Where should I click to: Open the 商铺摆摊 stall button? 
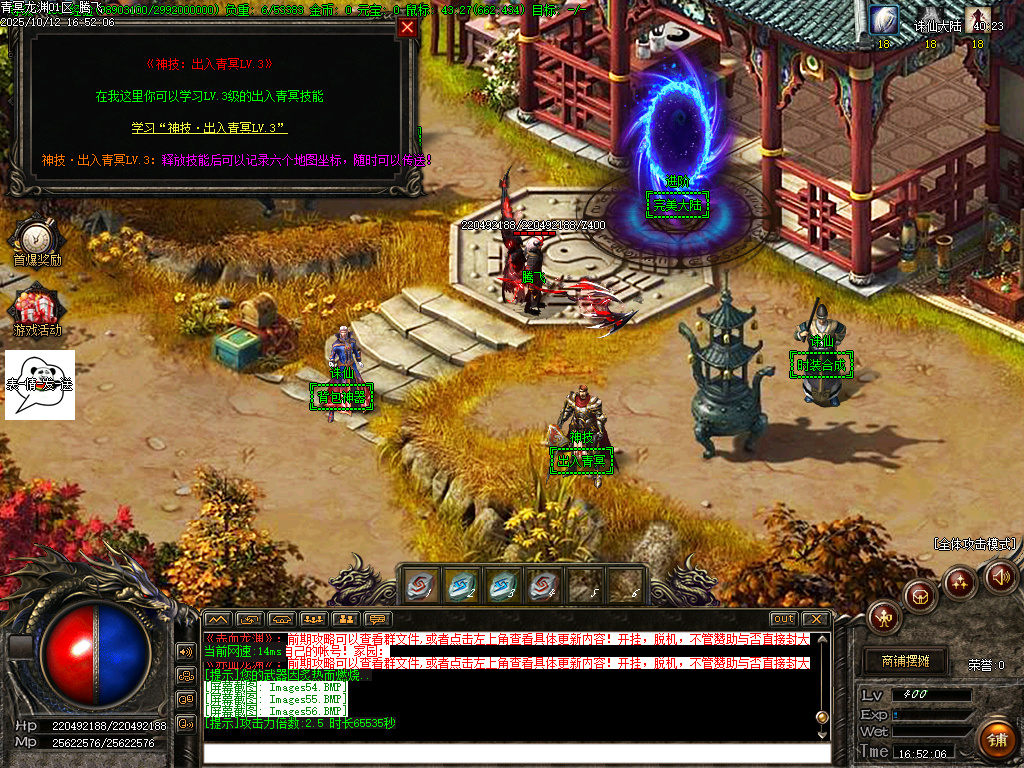905,661
